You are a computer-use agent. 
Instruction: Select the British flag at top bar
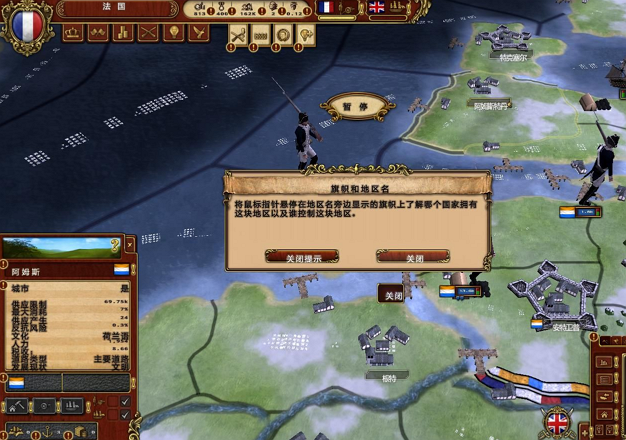coord(377,7)
